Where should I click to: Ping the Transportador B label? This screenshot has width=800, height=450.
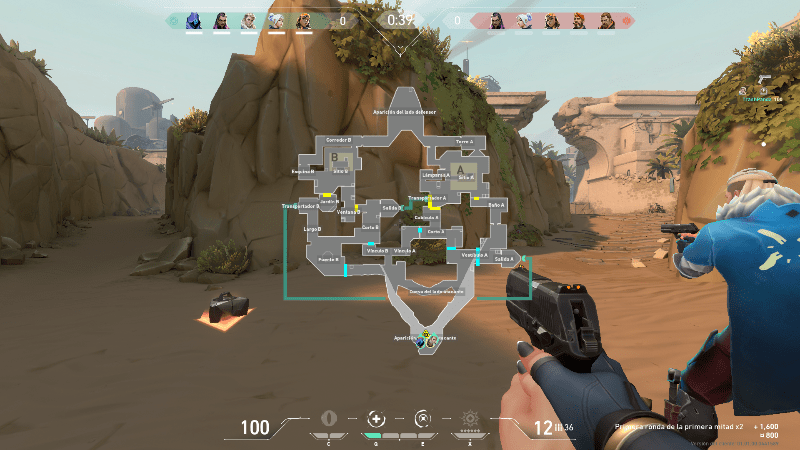(x=301, y=205)
